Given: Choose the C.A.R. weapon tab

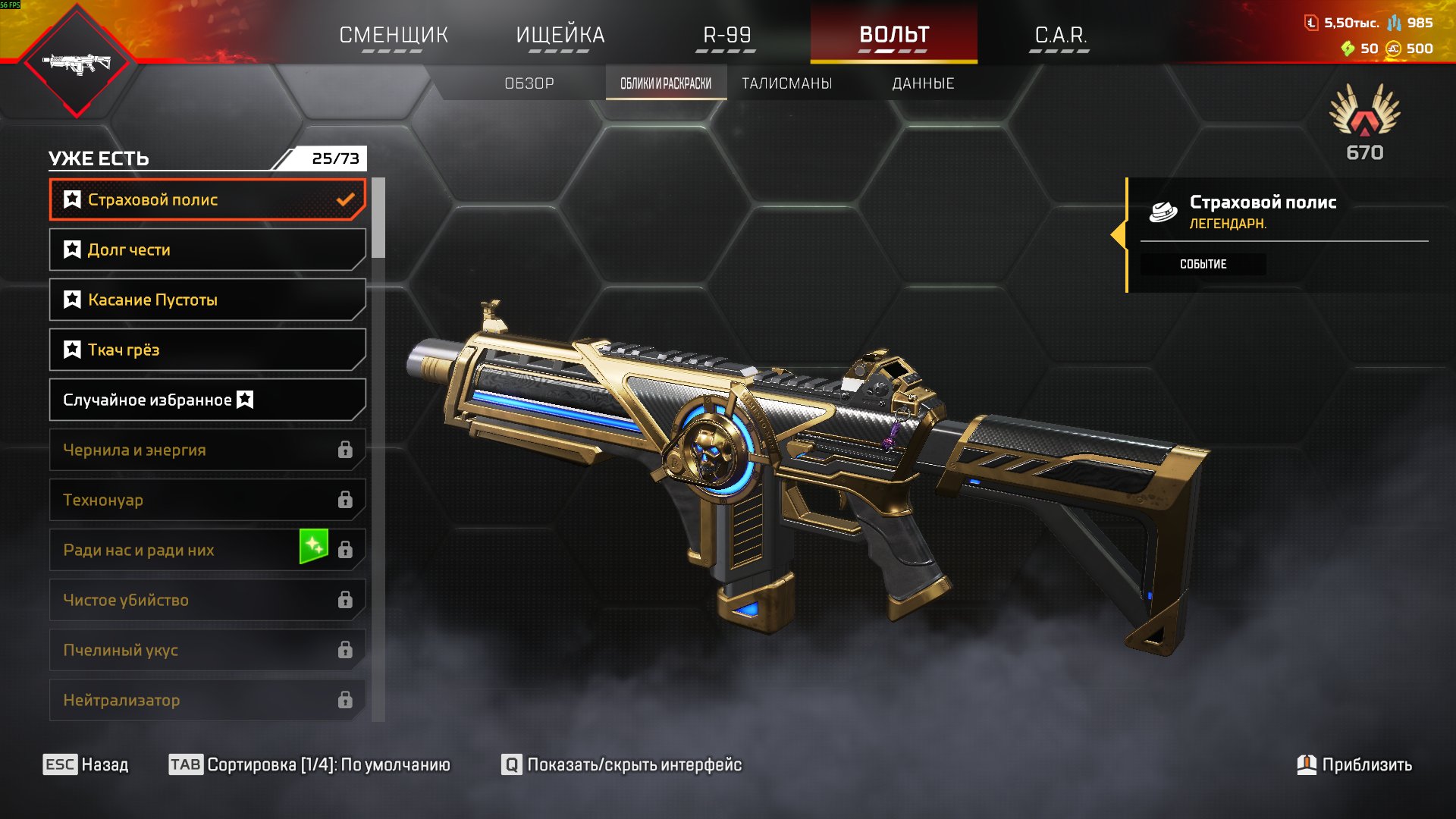Looking at the screenshot, I should point(1060,35).
